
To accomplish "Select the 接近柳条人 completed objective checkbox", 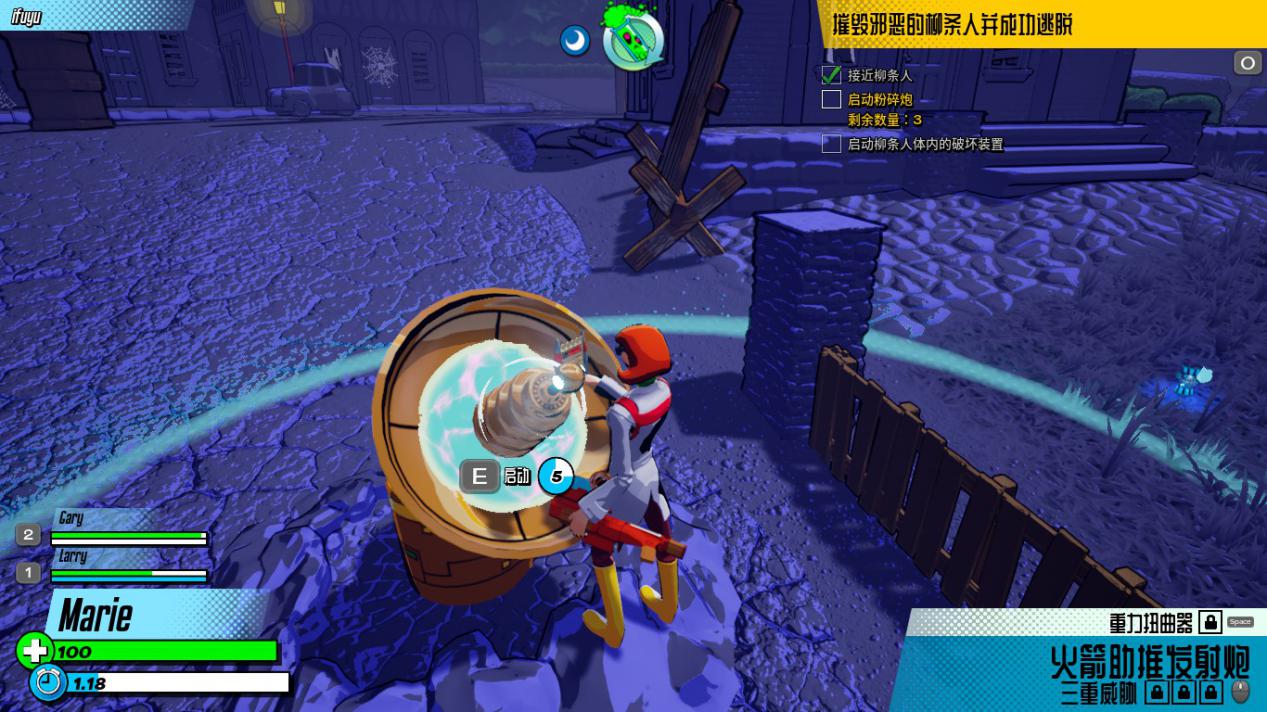I will 831,75.
